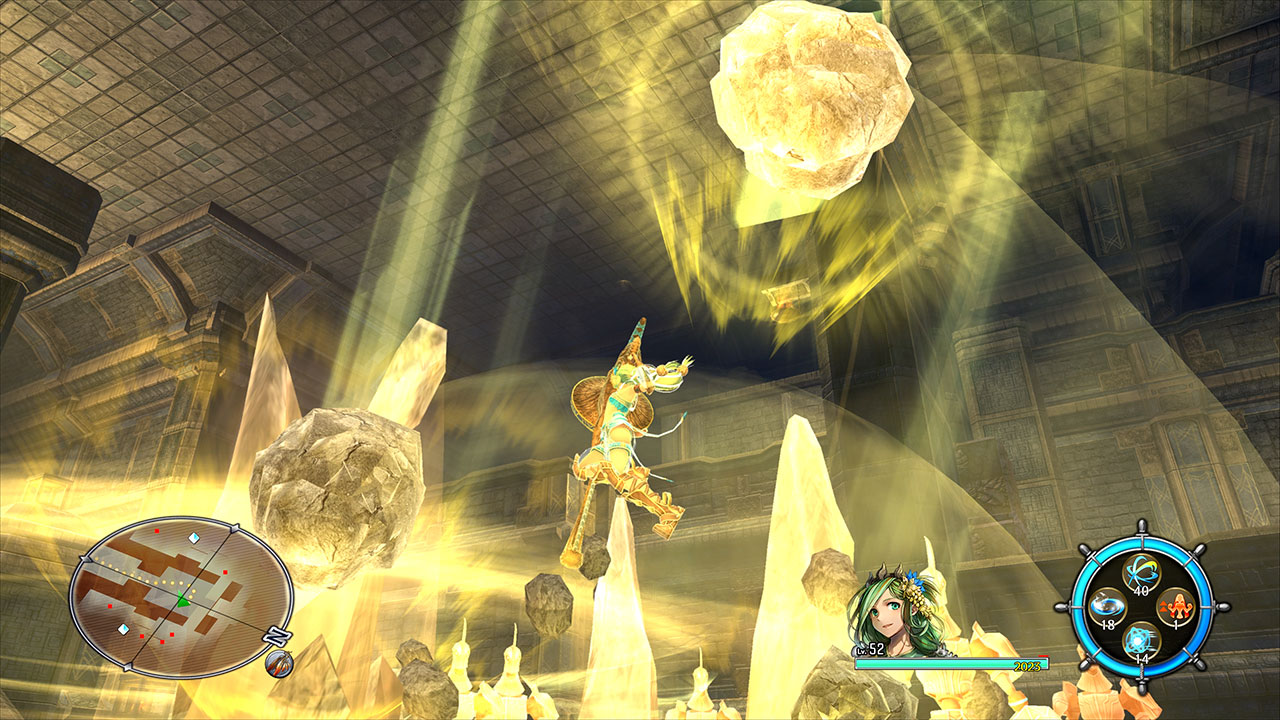Viewport: 1280px width, 720px height.
Task: Activate the top skill costing 40 SP
Action: [x=1140, y=573]
